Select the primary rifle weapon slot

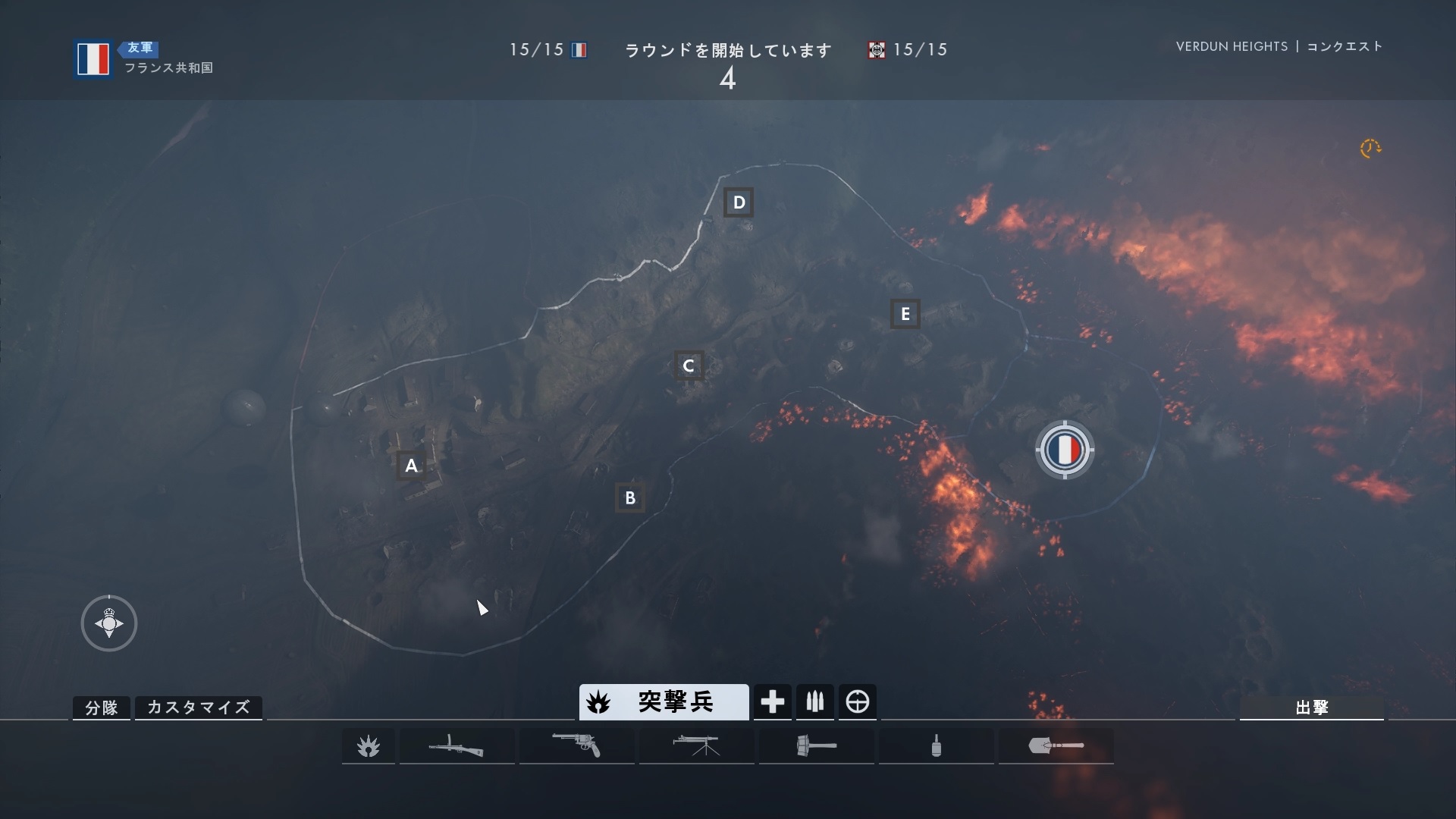[457, 746]
